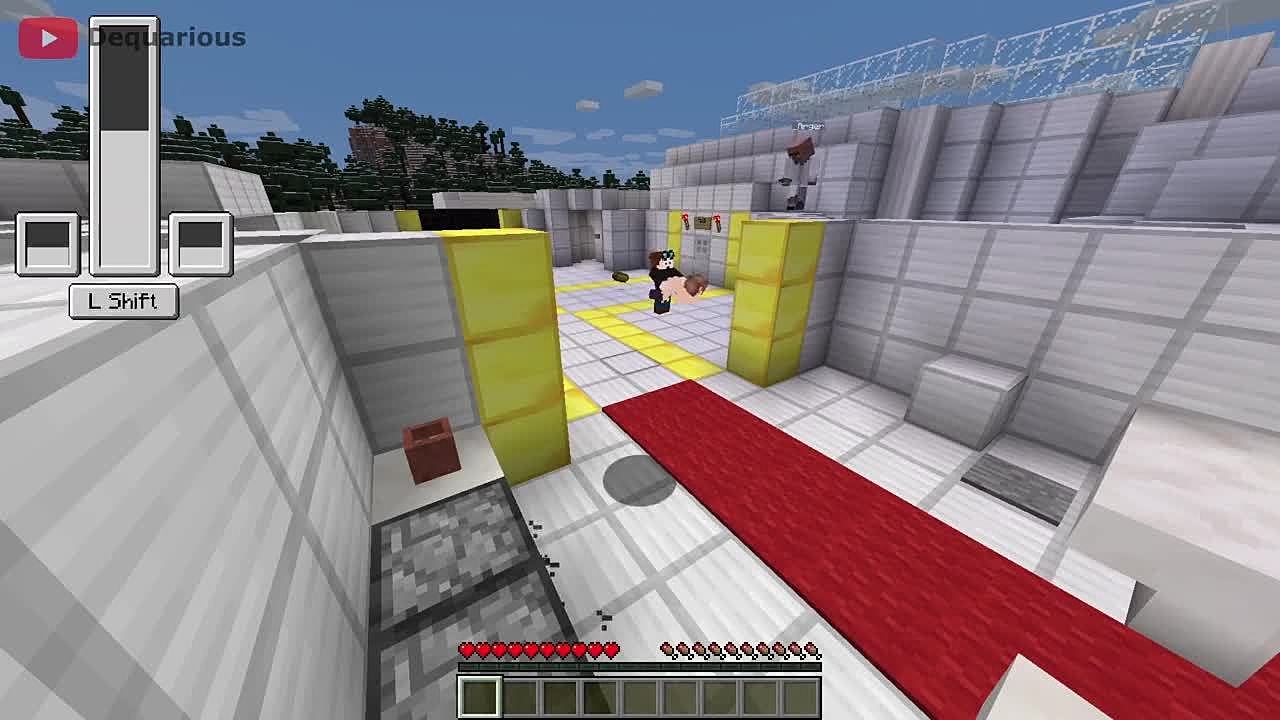Screen dimensions: 1280x720
Task: Click the red YouTube logo watermark
Action: point(47,38)
